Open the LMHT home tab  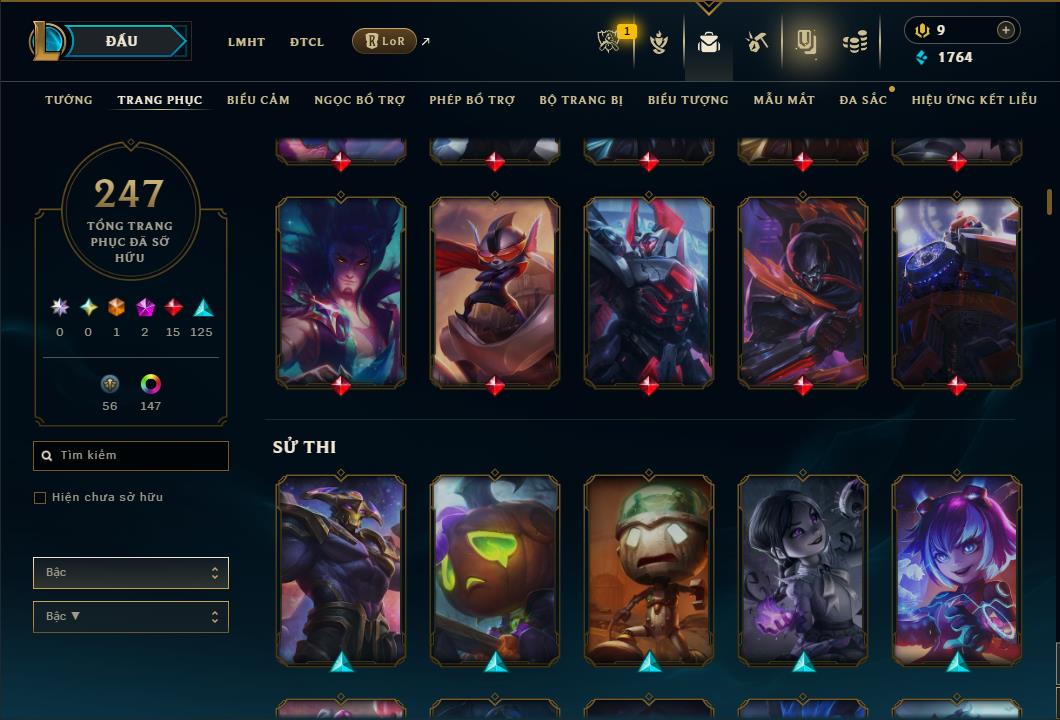click(x=246, y=42)
